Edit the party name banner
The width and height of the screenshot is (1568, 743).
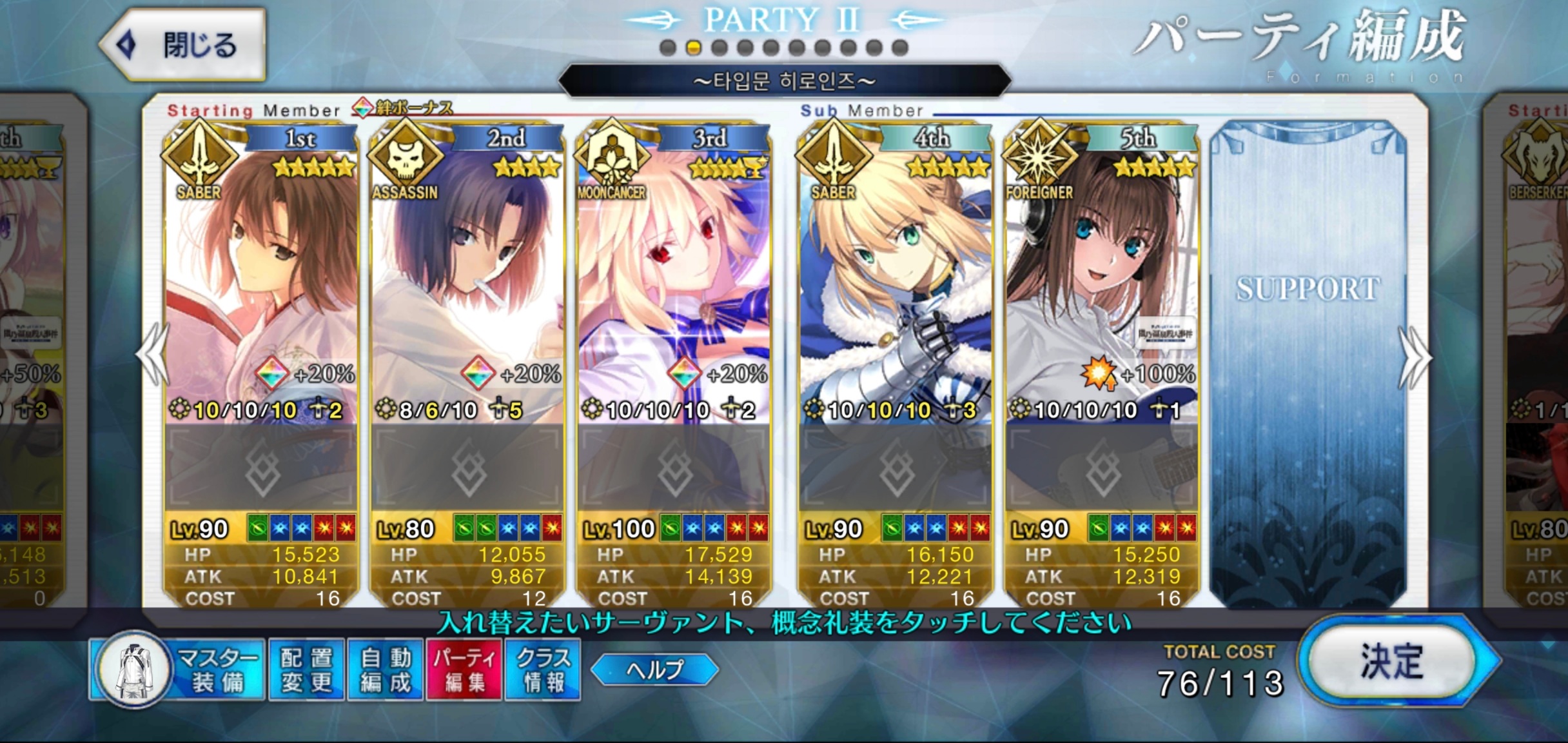pyautogui.click(x=783, y=81)
